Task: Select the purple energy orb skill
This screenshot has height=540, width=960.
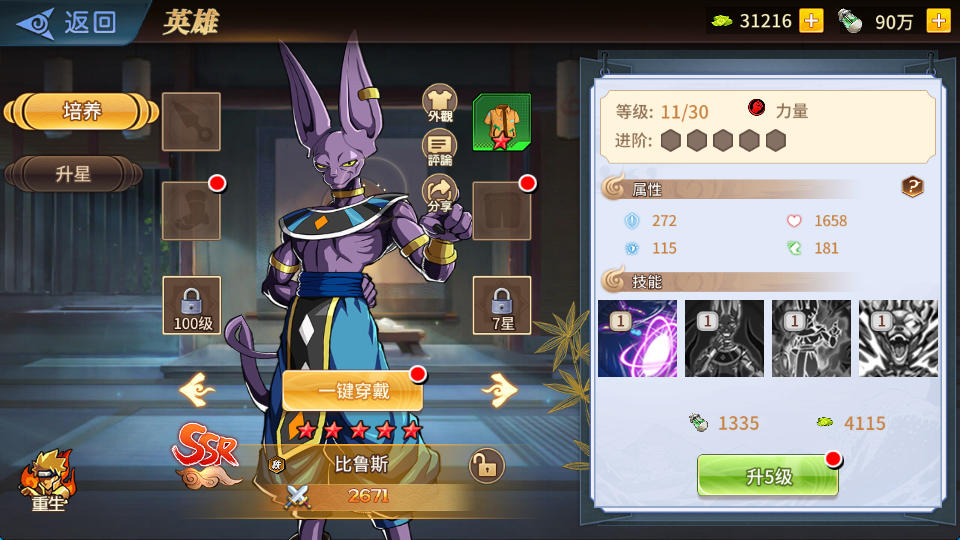Action: point(637,338)
